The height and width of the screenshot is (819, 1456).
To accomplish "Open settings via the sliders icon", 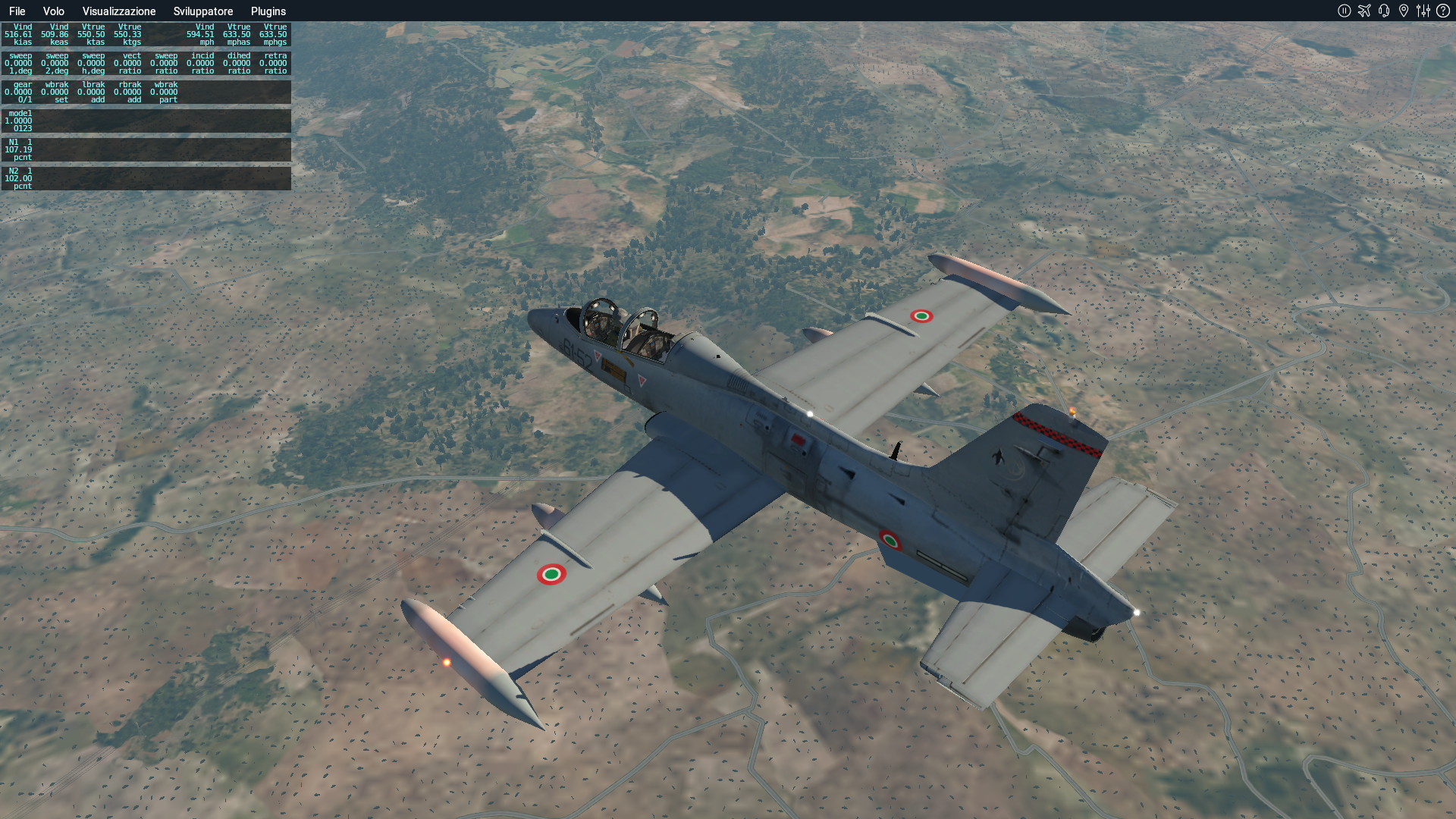I will tap(1423, 11).
